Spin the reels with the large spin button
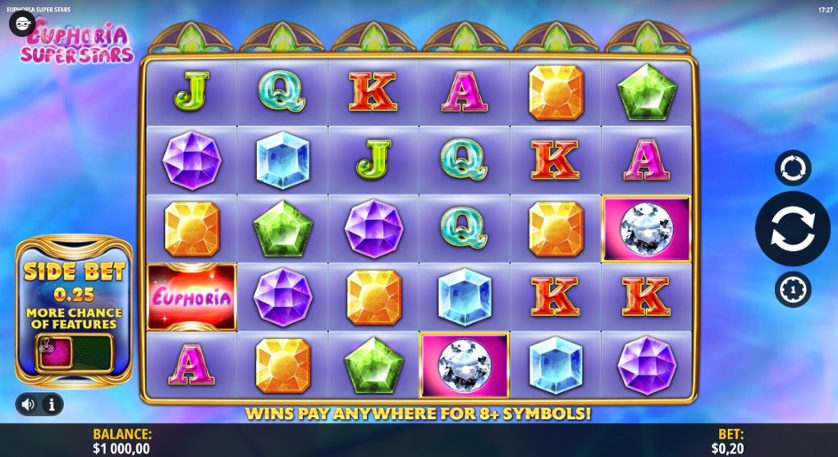 (792, 228)
